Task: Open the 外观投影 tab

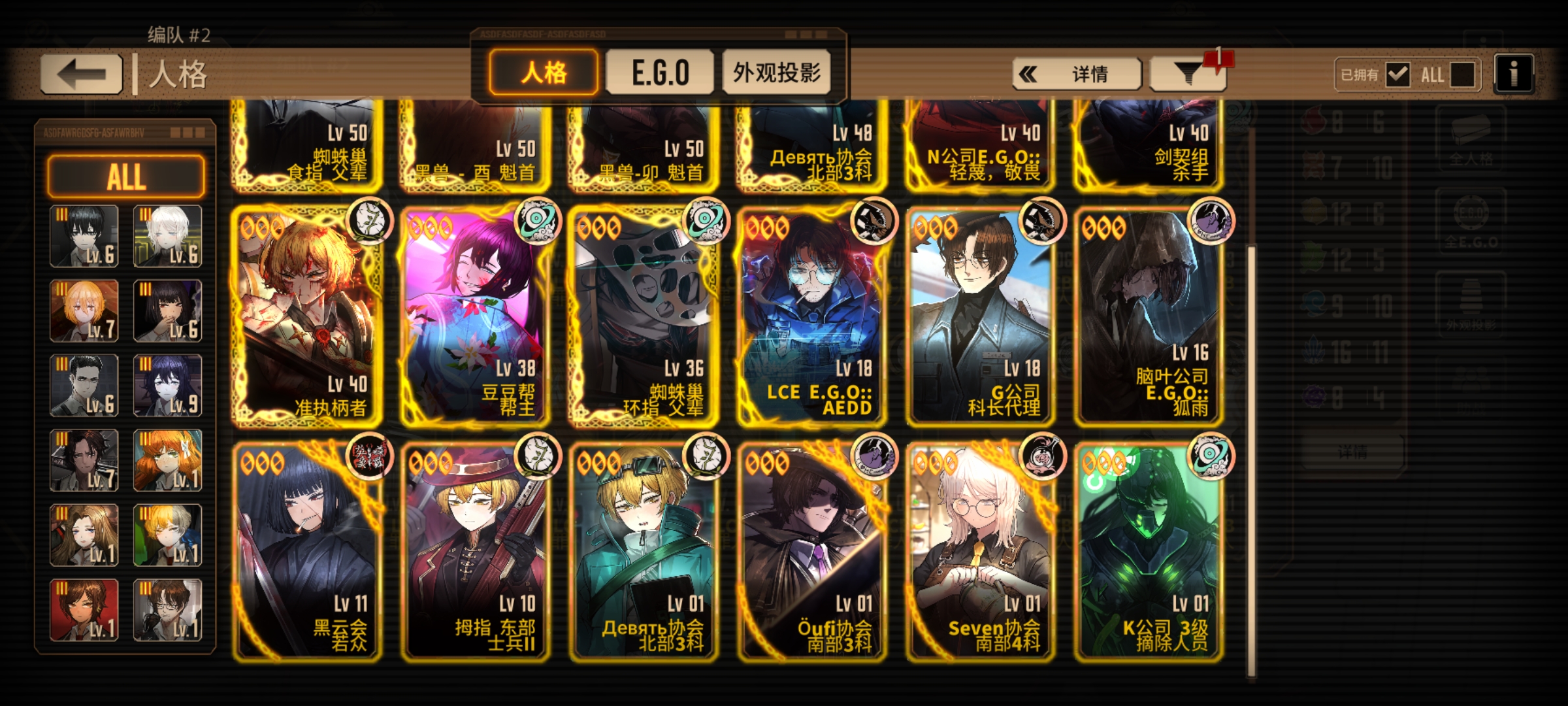Action: tap(777, 73)
